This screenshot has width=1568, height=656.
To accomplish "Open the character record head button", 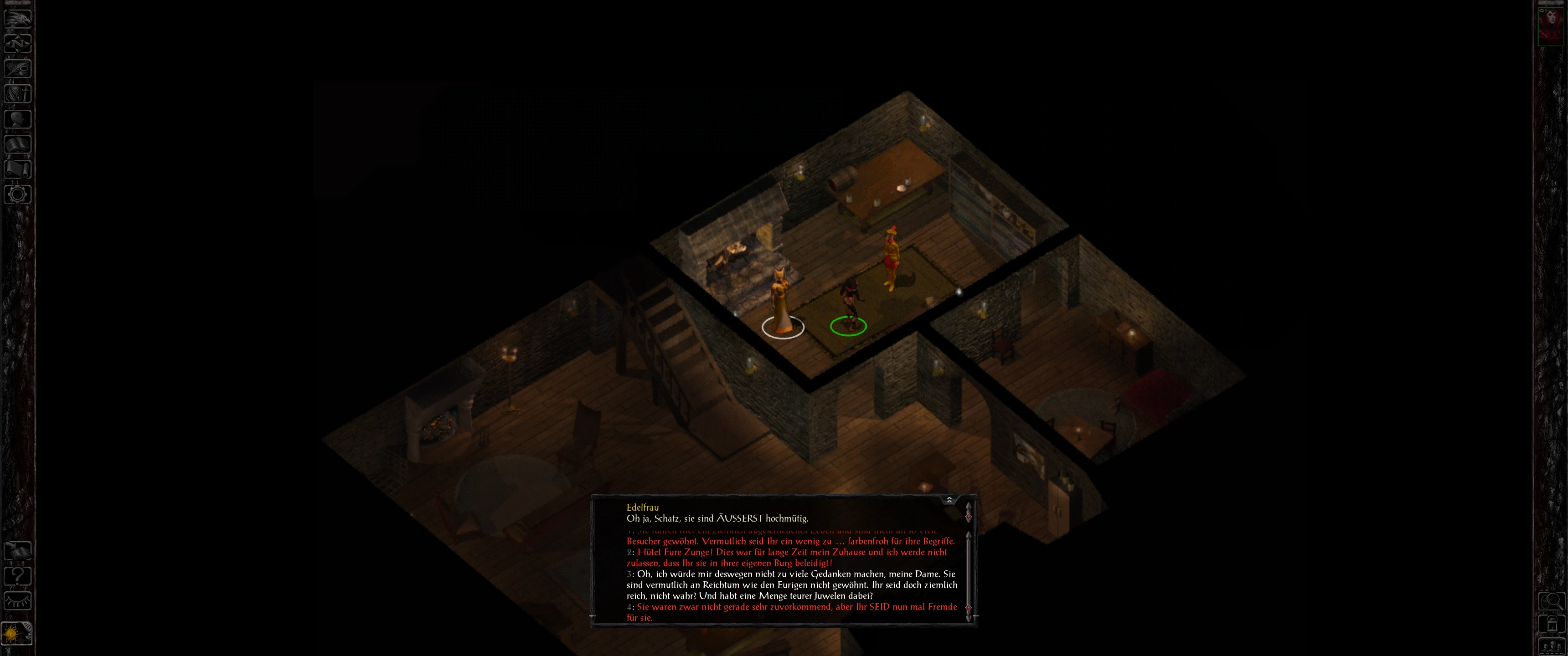I will point(17,118).
